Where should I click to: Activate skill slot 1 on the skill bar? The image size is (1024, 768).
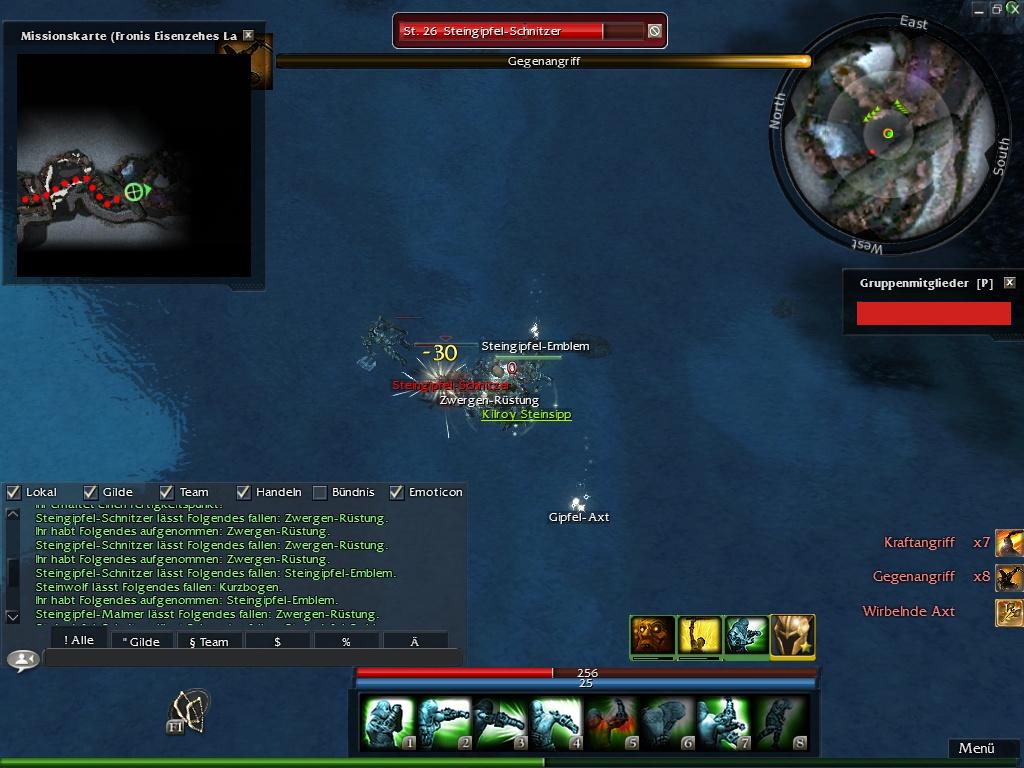pos(388,723)
